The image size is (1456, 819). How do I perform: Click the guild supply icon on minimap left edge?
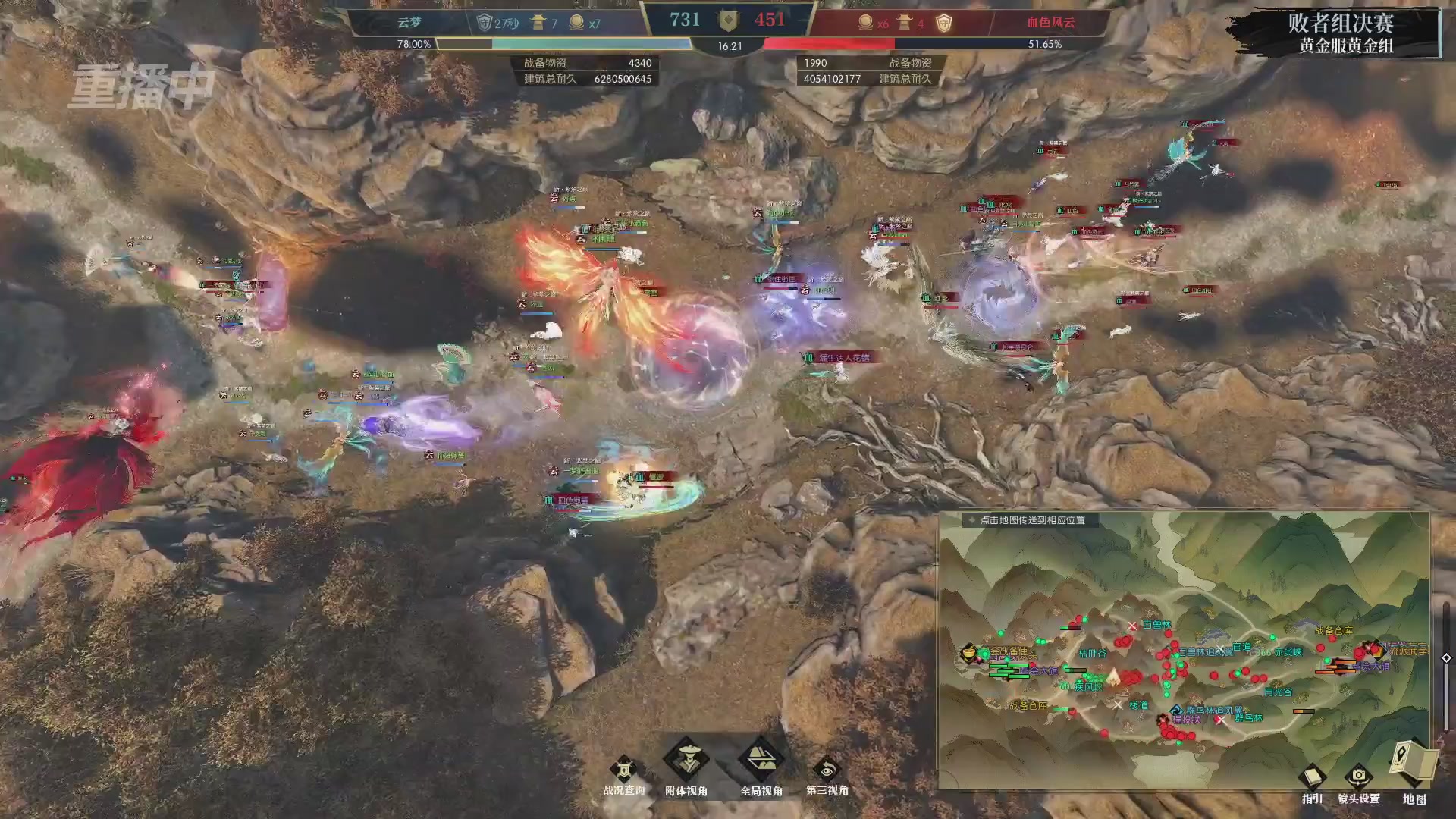(x=968, y=654)
